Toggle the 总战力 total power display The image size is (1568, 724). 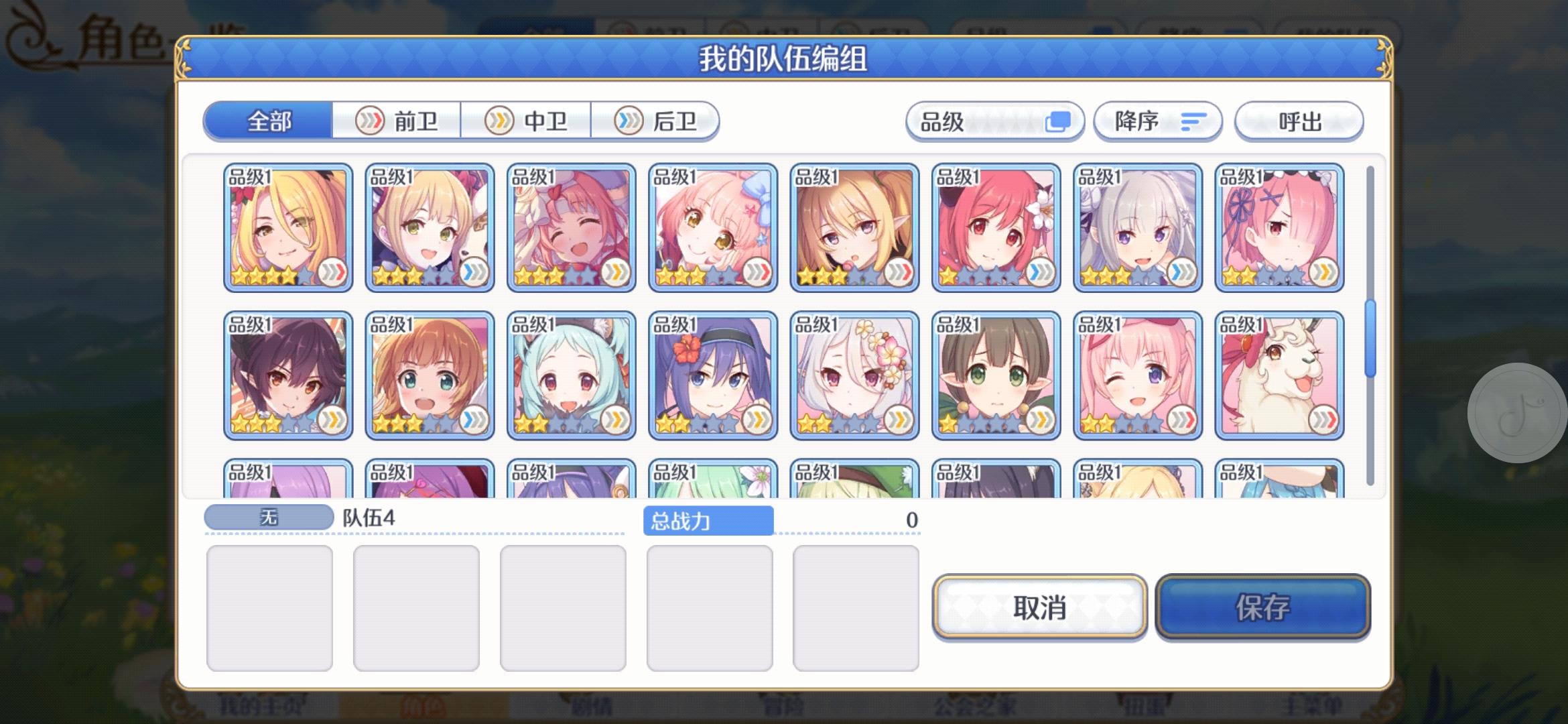(x=710, y=521)
